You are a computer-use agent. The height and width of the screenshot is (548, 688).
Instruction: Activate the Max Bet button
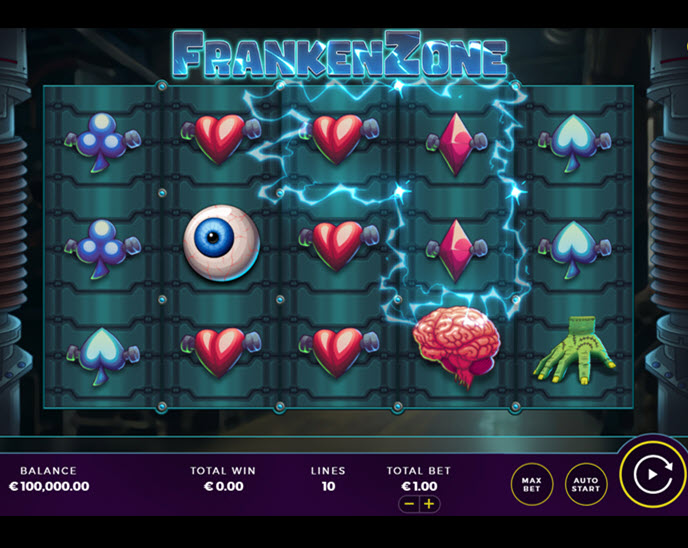[532, 484]
